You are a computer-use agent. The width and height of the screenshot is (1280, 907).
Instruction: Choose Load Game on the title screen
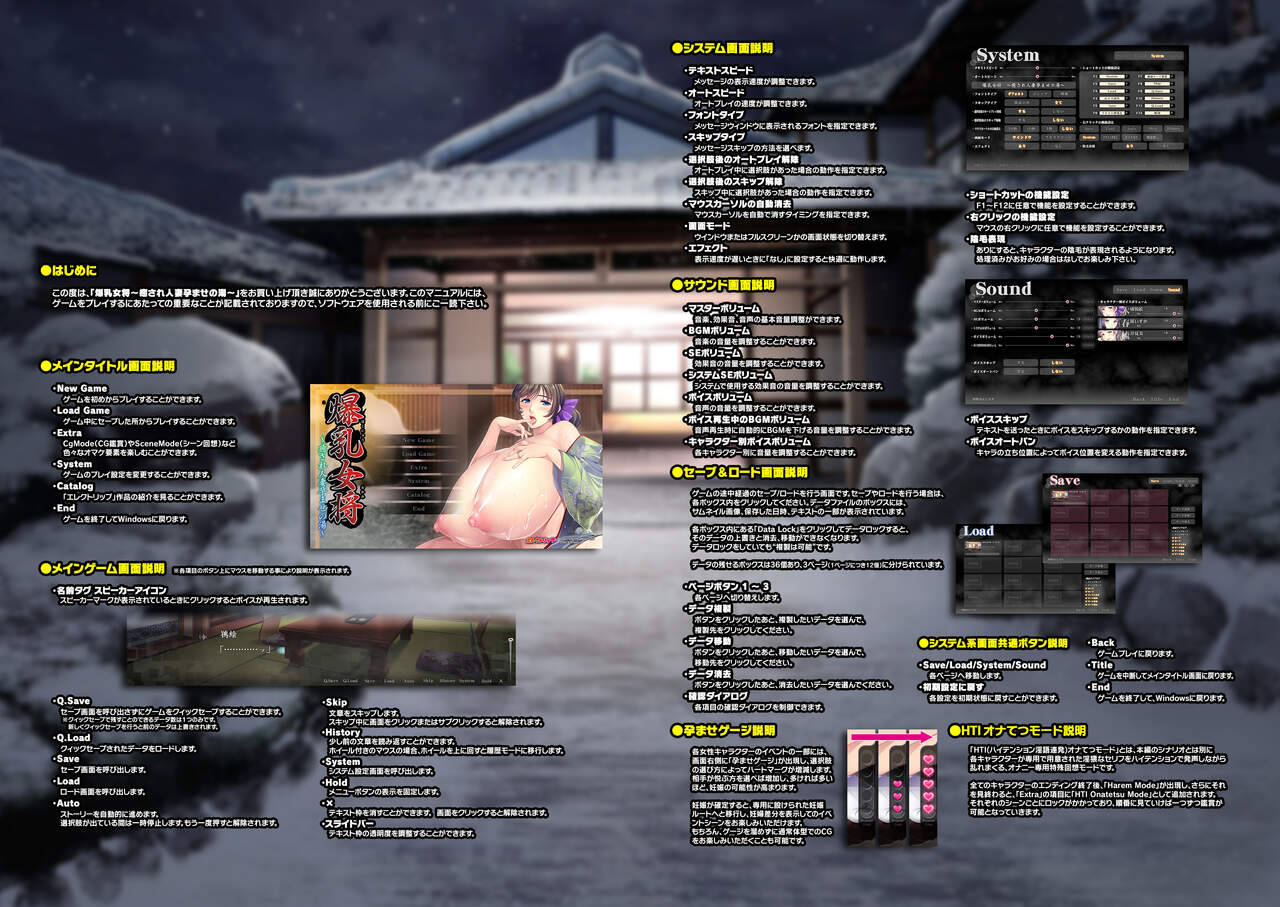pyautogui.click(x=418, y=454)
